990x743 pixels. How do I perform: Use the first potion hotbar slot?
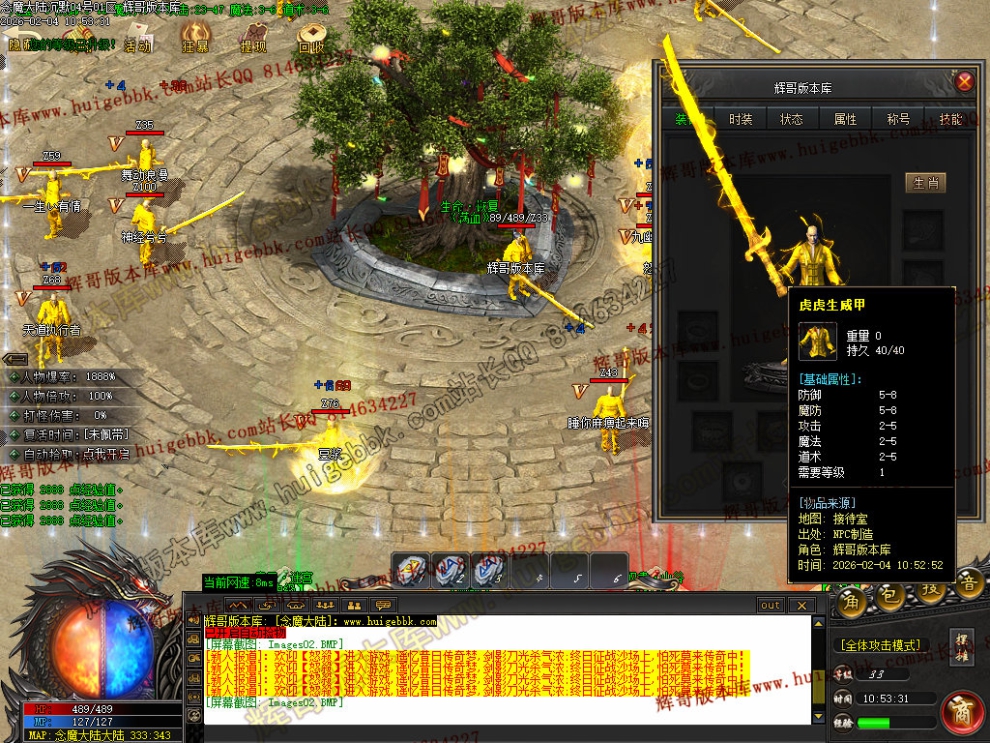click(x=411, y=570)
